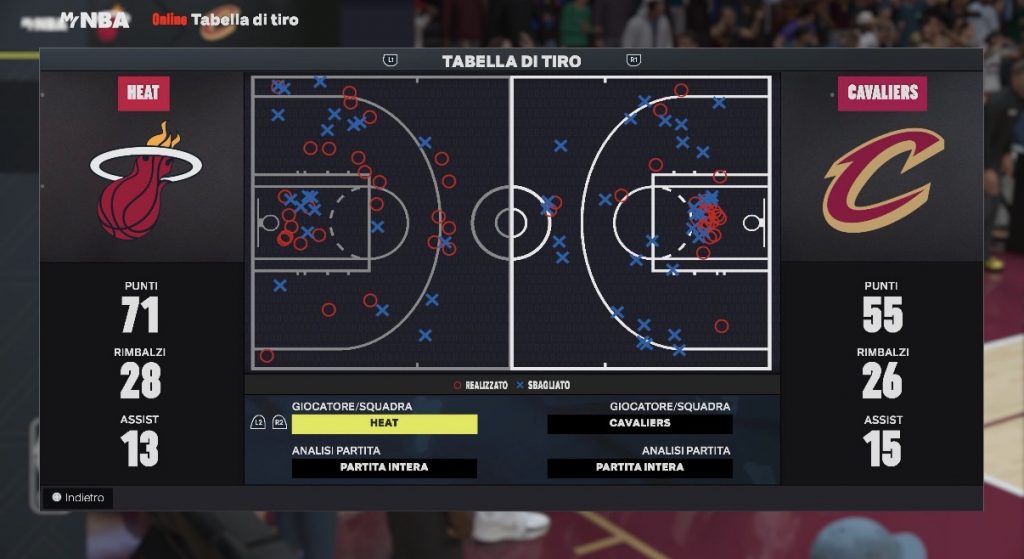Go back with the Indietro button
1024x559 pixels.
point(78,497)
